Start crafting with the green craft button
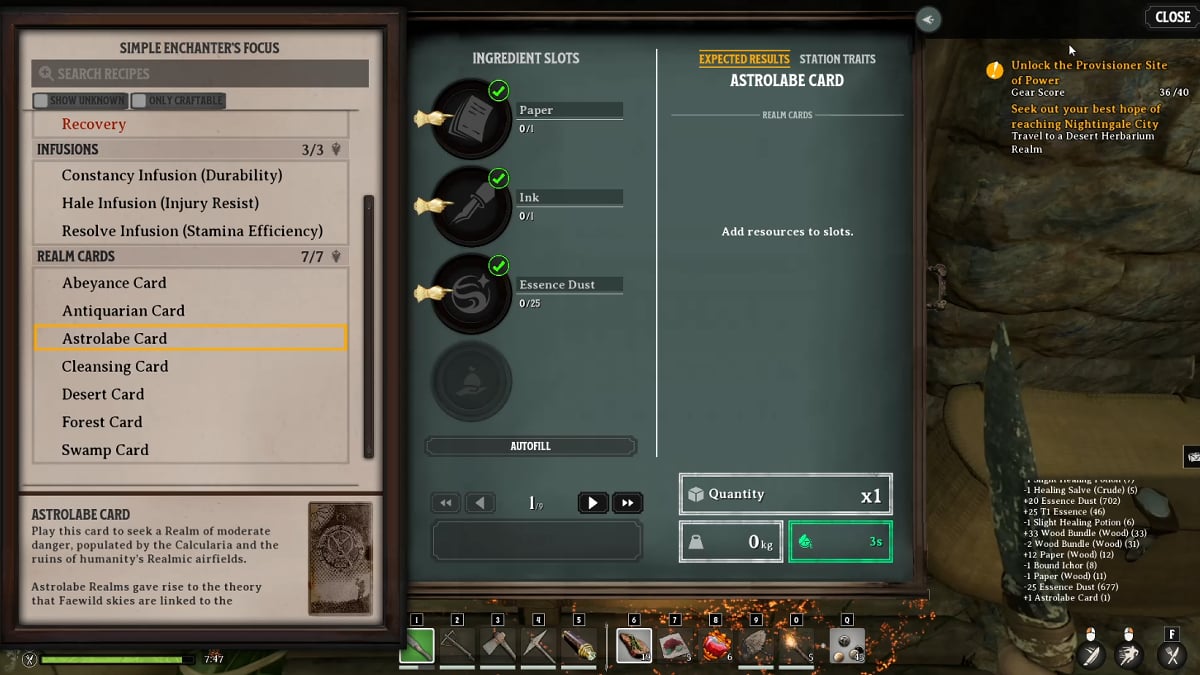Viewport: 1200px width, 675px height. pos(840,541)
